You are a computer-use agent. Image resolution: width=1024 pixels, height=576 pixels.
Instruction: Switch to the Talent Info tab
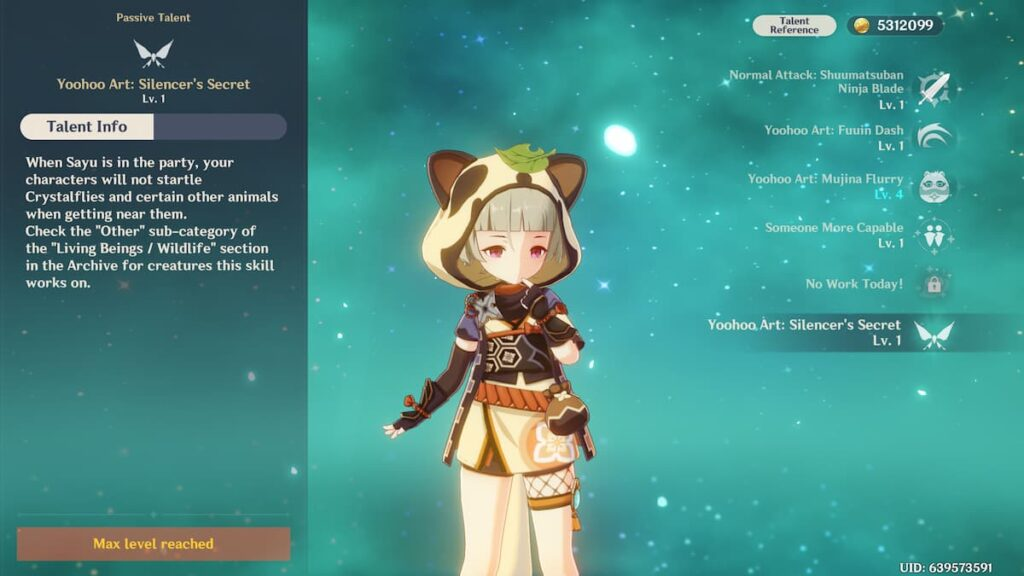tap(88, 127)
